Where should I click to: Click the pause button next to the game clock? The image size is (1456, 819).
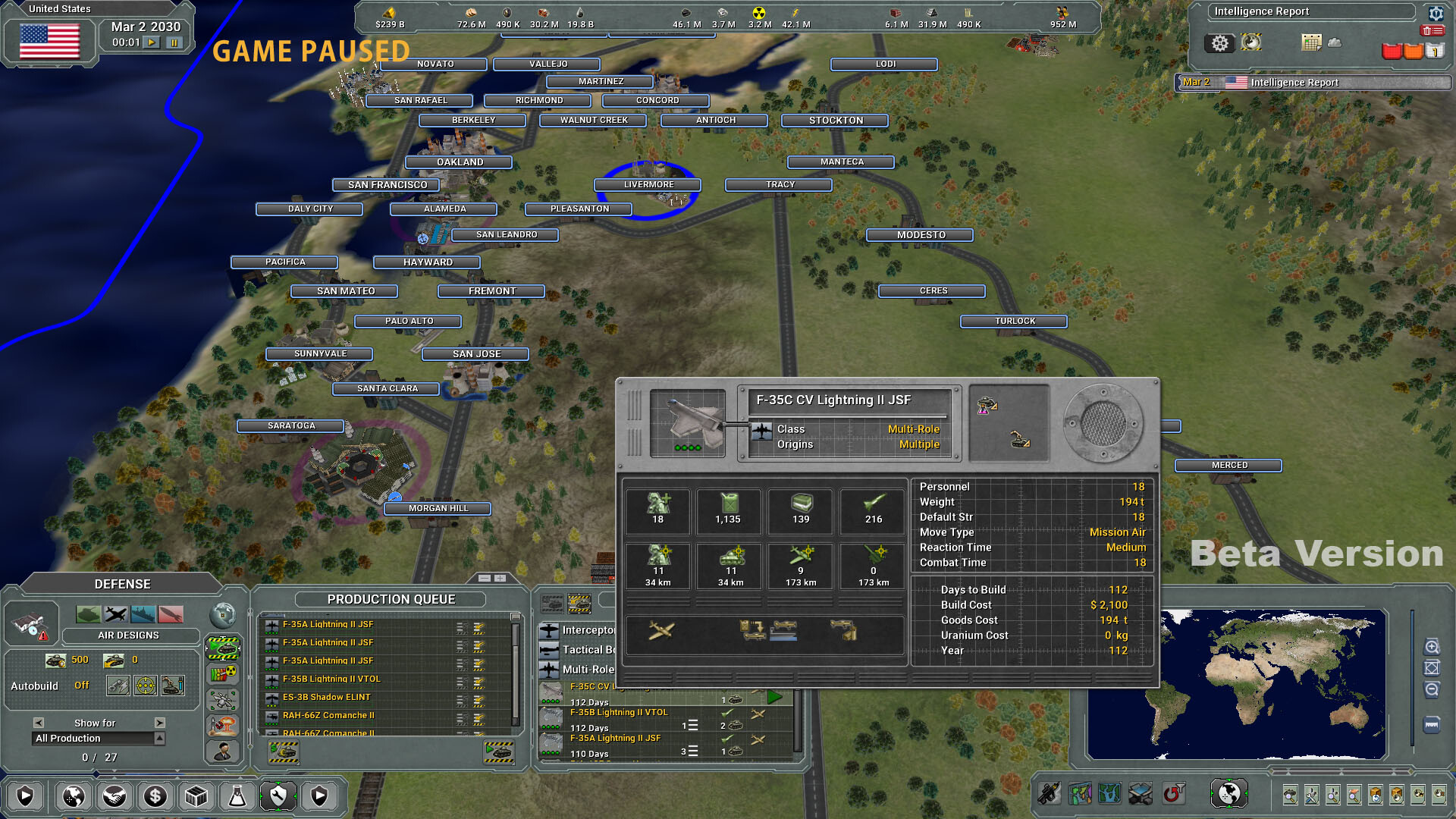174,42
